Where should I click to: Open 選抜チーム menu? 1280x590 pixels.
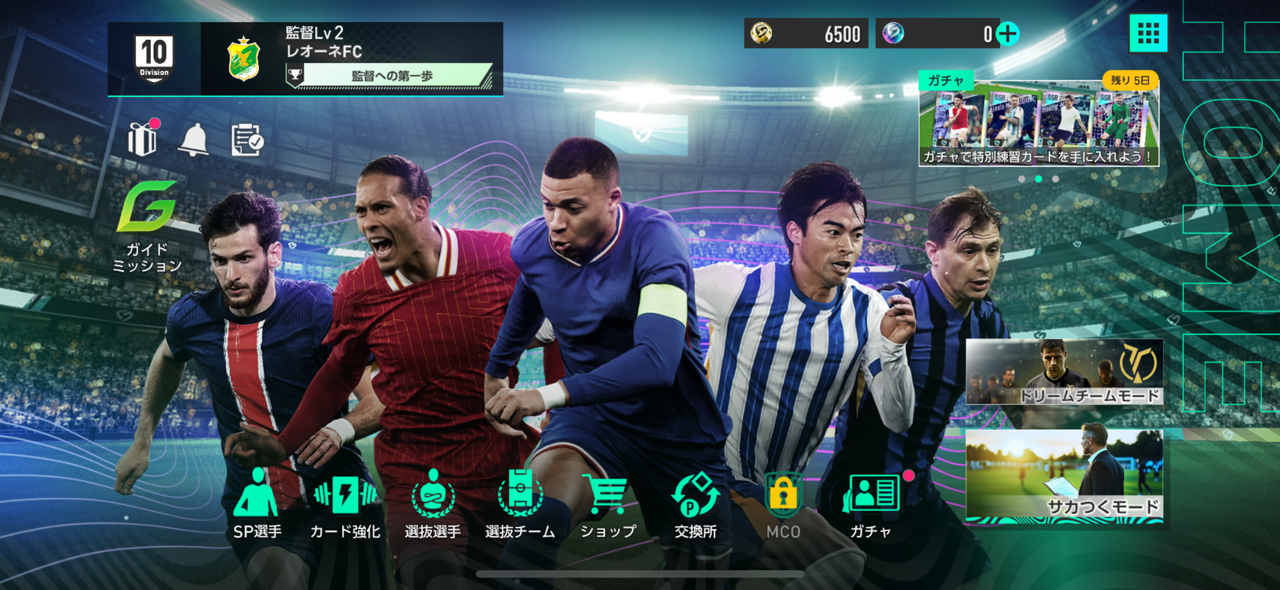(520, 505)
